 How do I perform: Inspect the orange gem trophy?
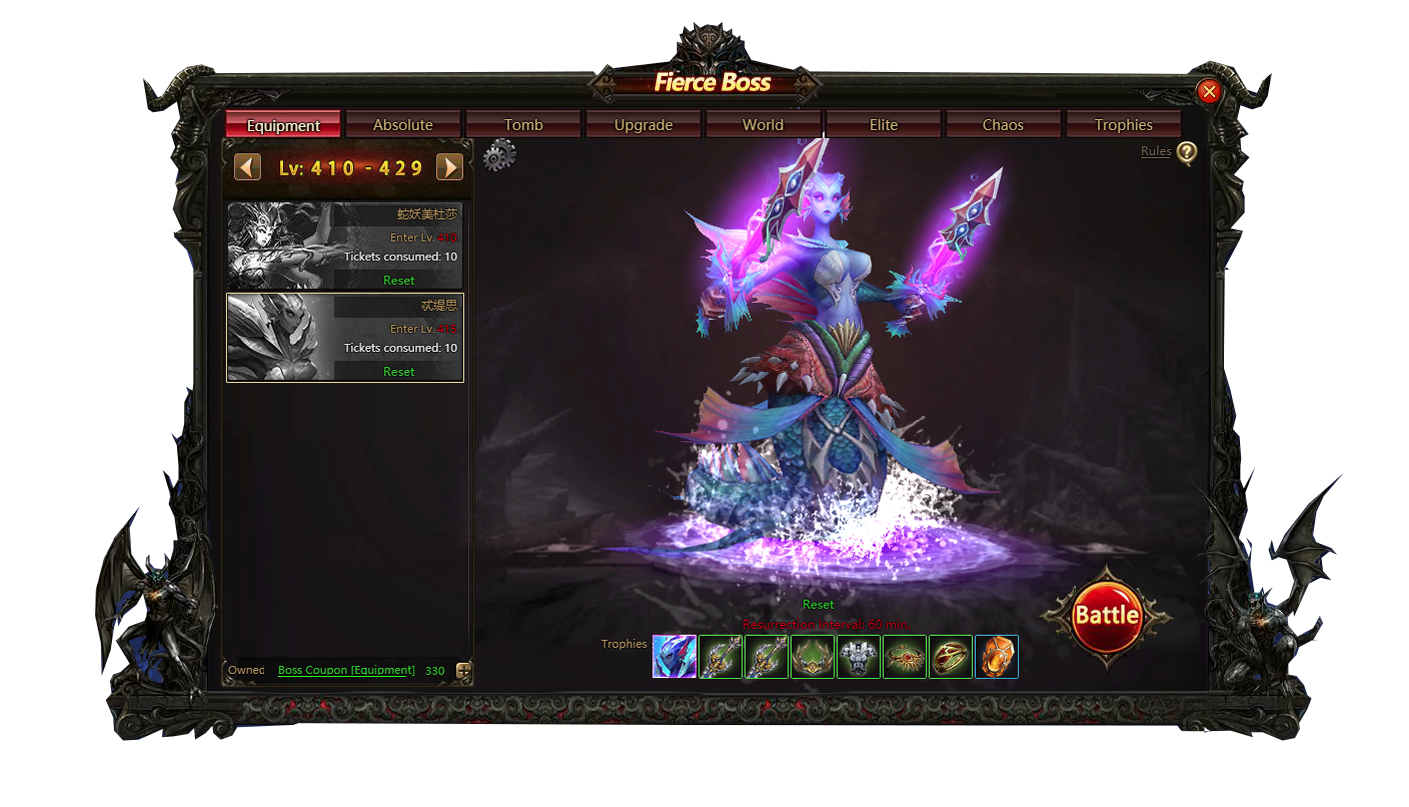pos(996,657)
